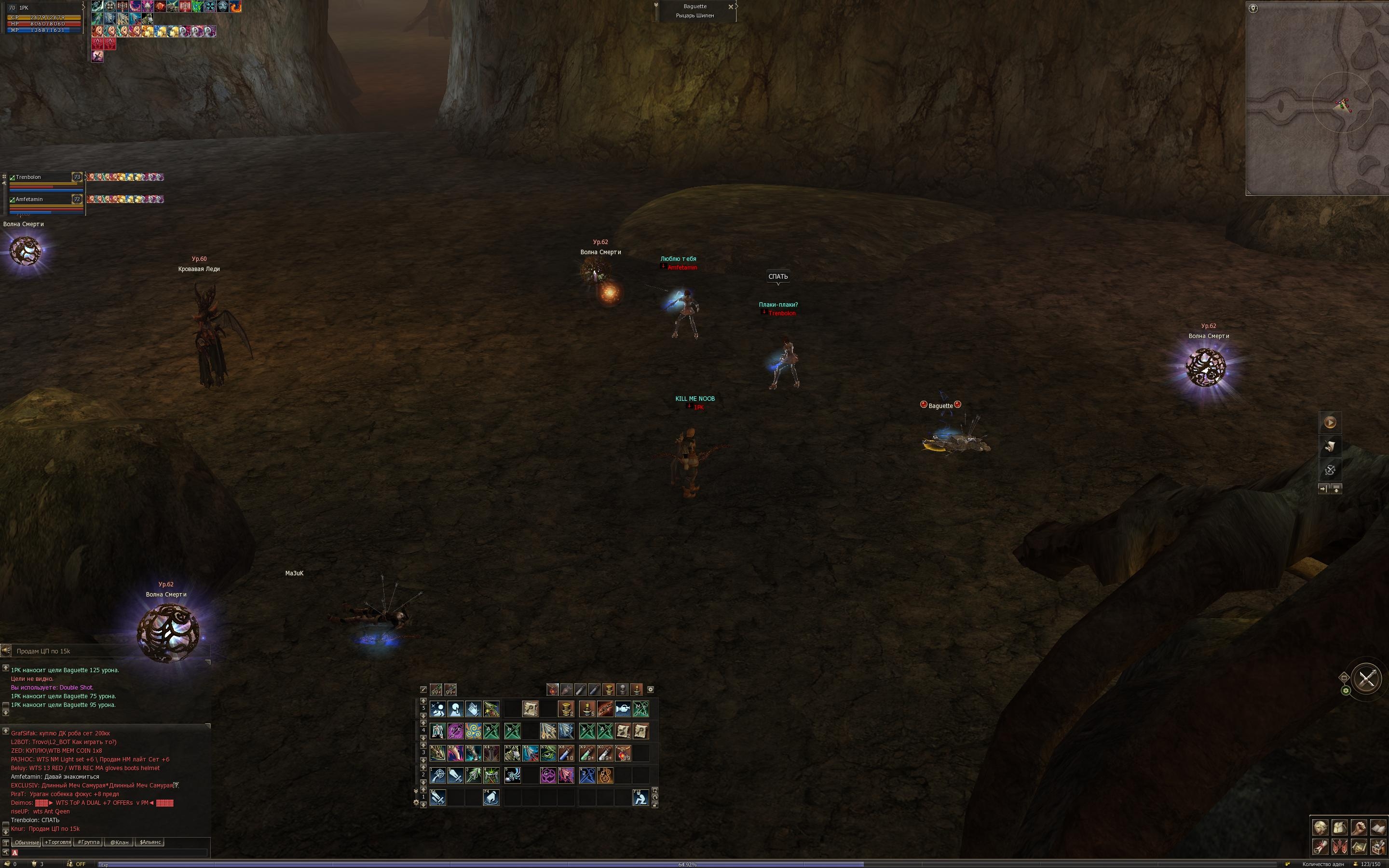Screen dimensions: 1389x868
Task: Open the hotbar settings gear in the potion row
Action: click(x=650, y=690)
